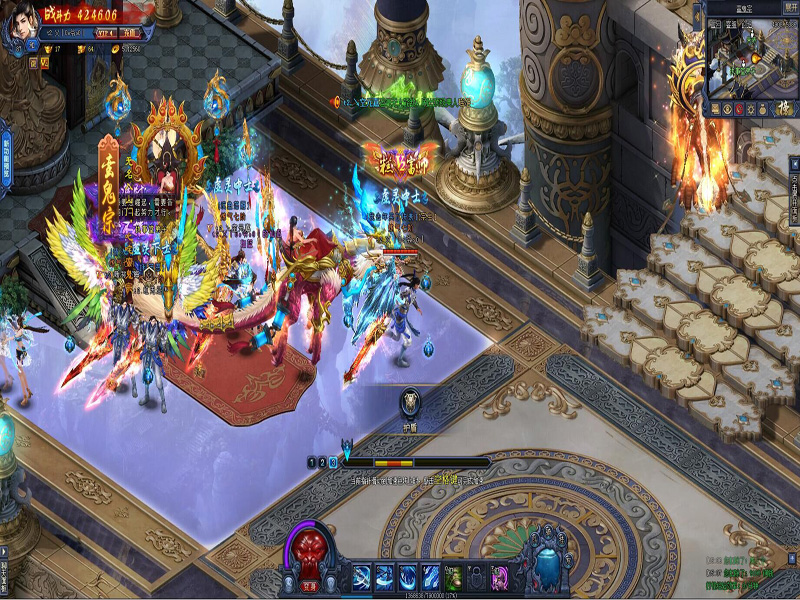
Task: Activate the purple character skill icon
Action: [x=499, y=577]
